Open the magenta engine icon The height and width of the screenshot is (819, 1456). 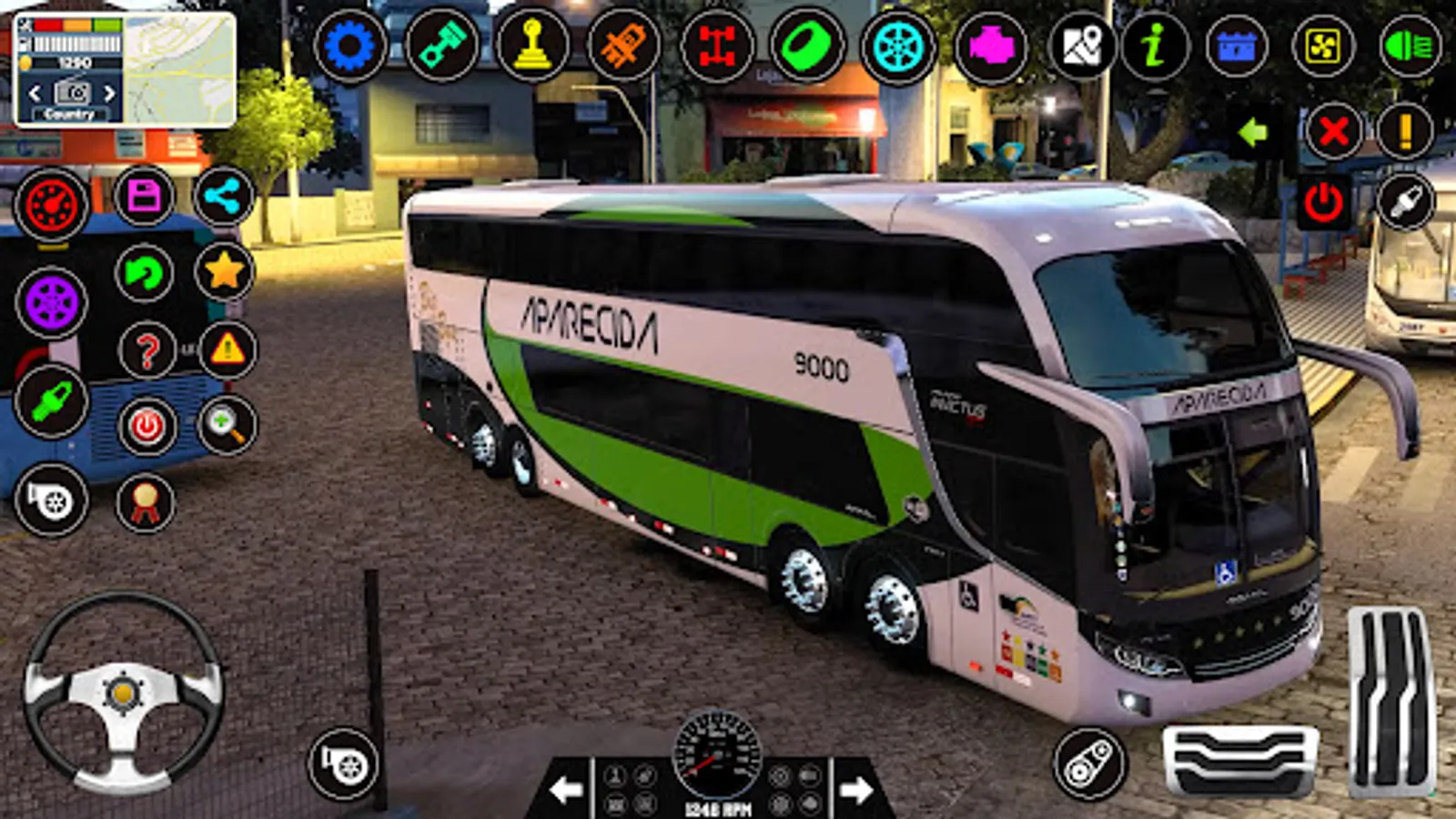point(990,45)
